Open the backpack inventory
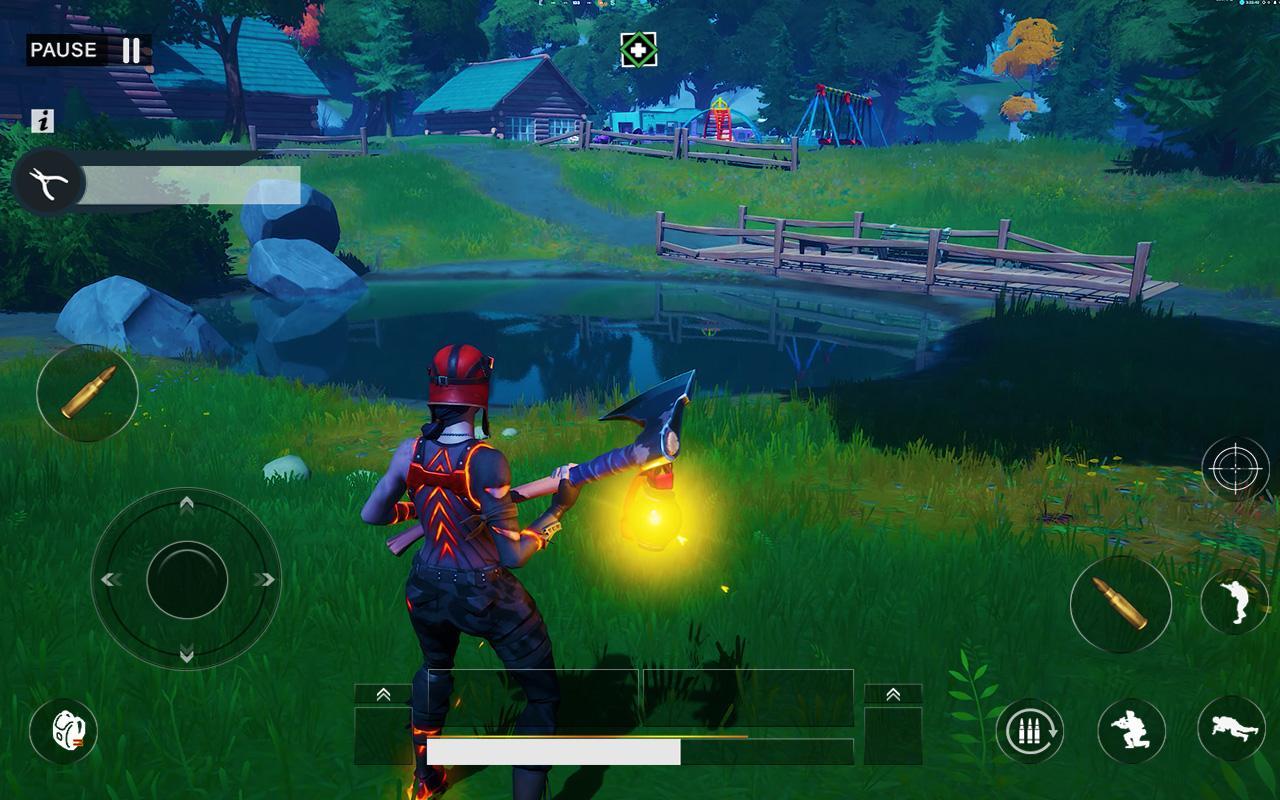This screenshot has height=800, width=1280. click(x=64, y=731)
